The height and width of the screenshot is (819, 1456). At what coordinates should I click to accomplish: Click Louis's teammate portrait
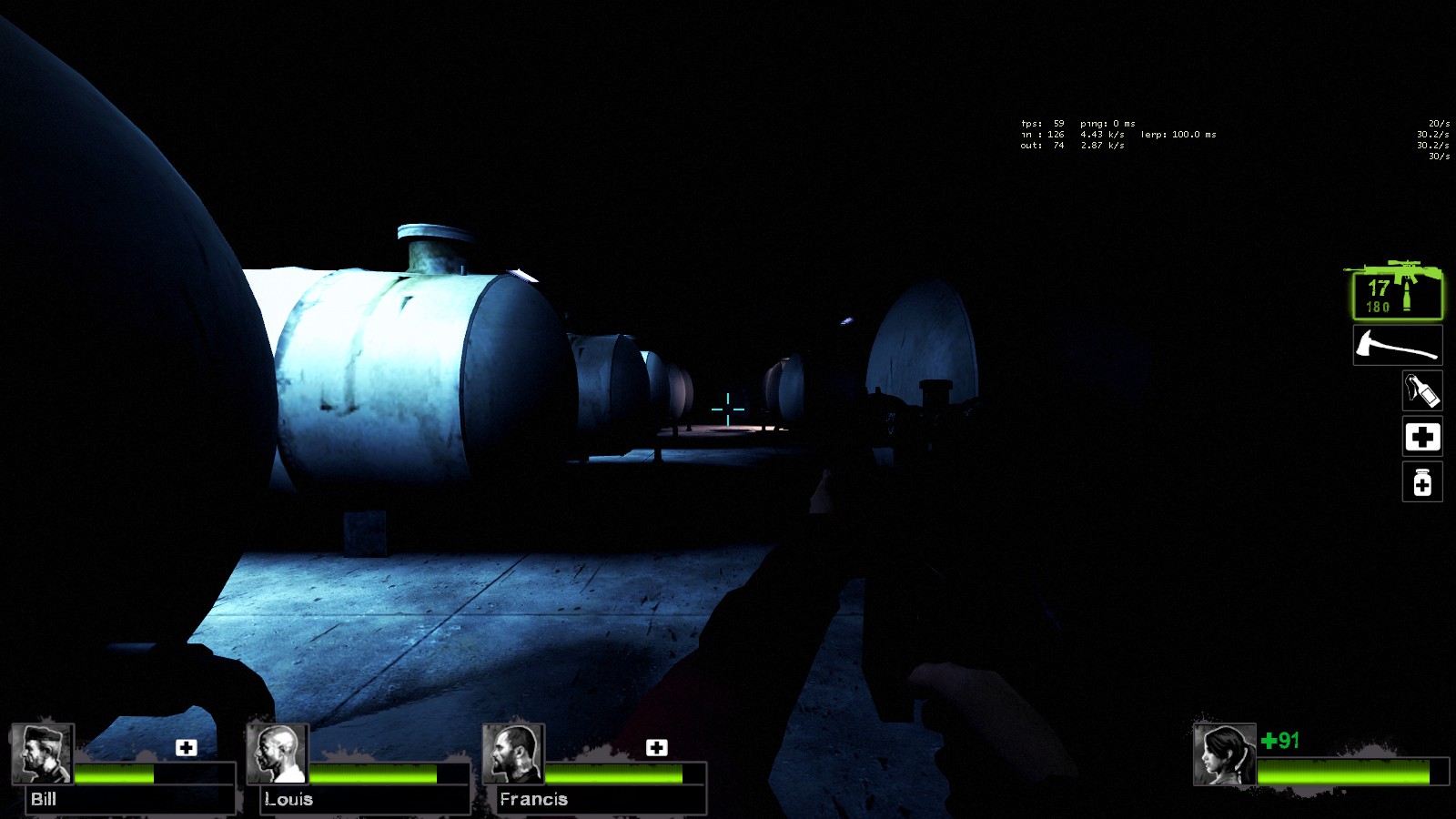coord(277,753)
